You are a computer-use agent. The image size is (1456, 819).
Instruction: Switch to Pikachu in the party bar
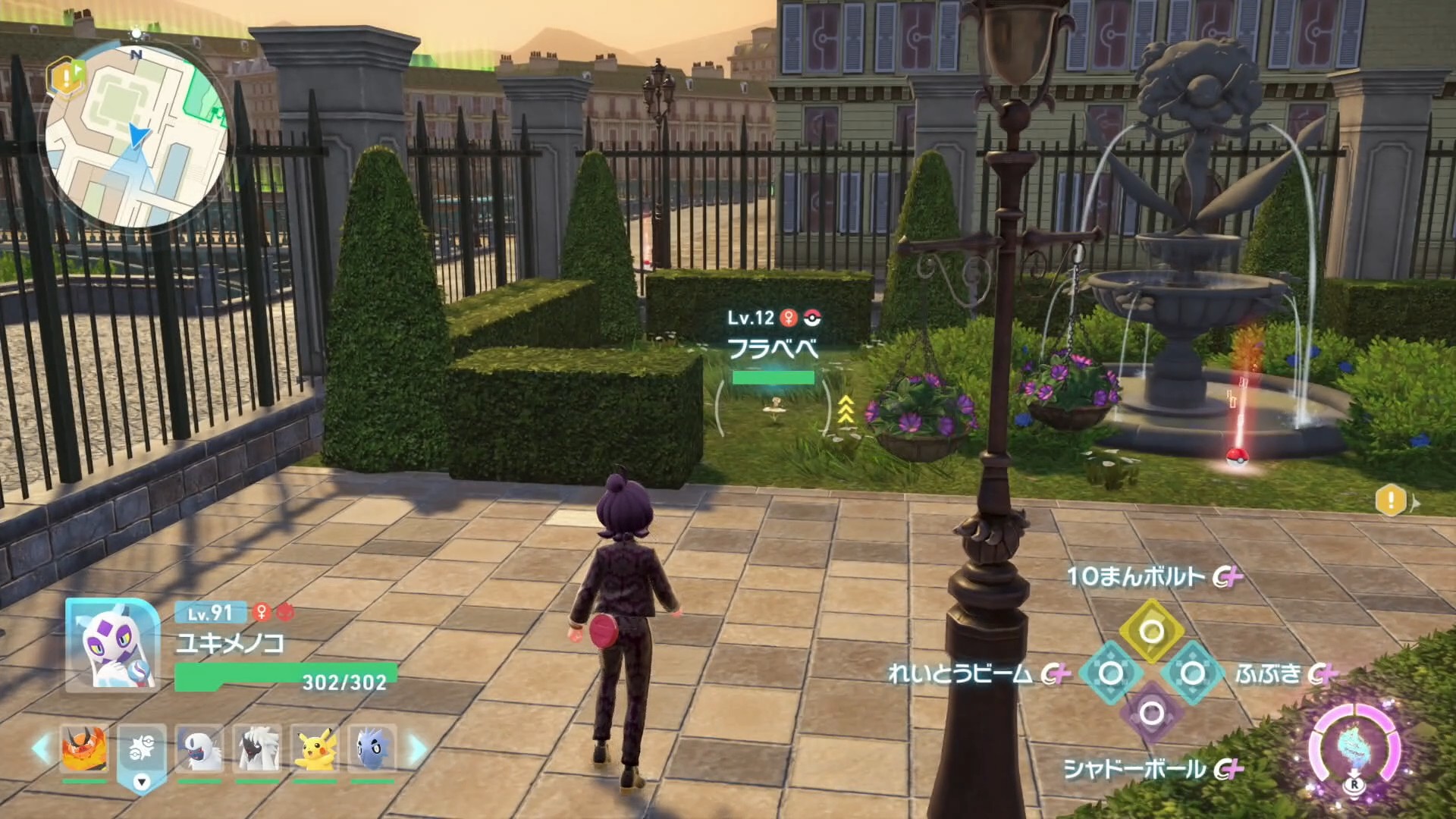tap(315, 749)
